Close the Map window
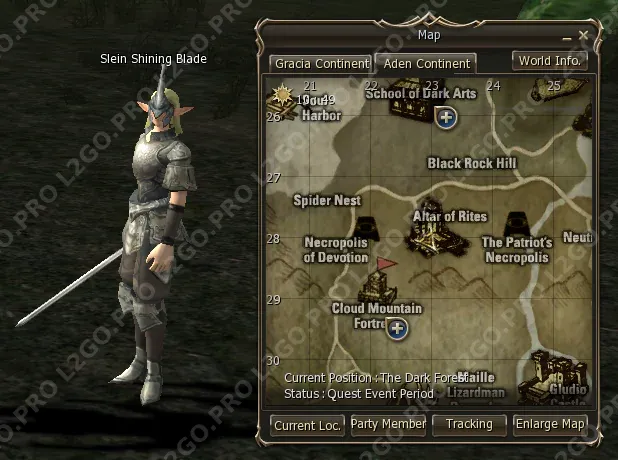 (x=584, y=35)
